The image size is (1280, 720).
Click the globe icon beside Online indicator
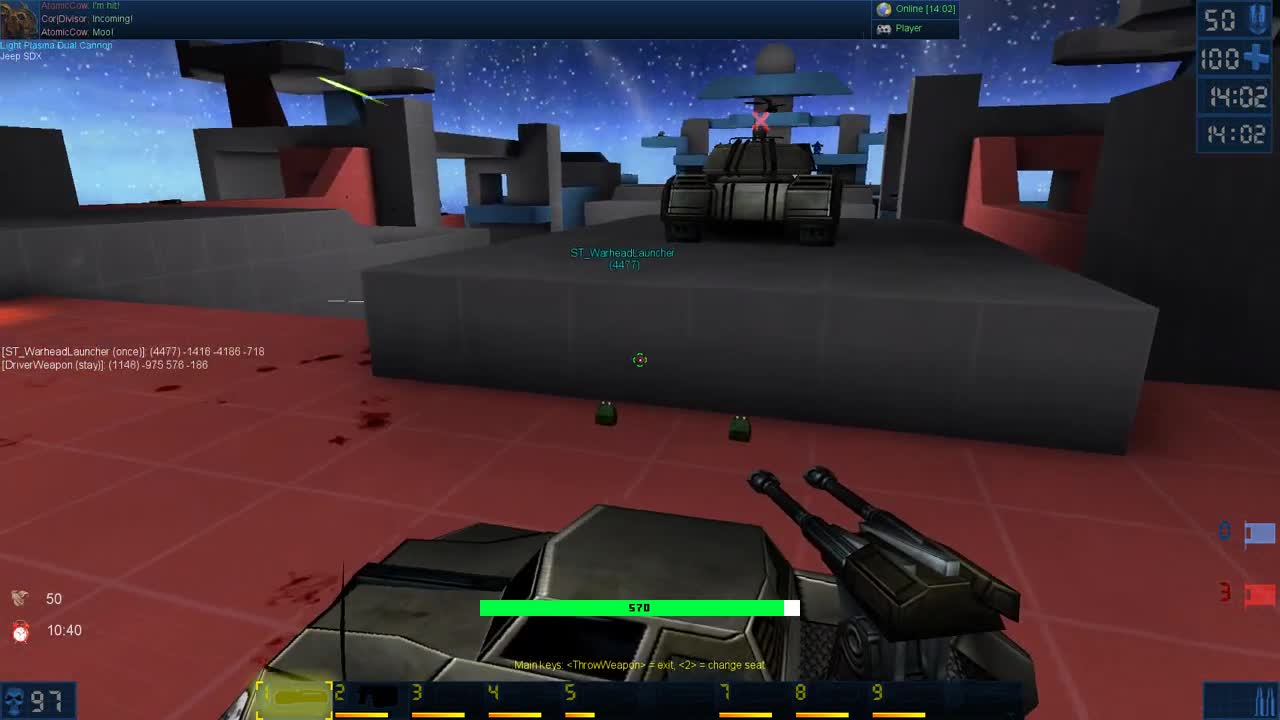click(x=883, y=9)
